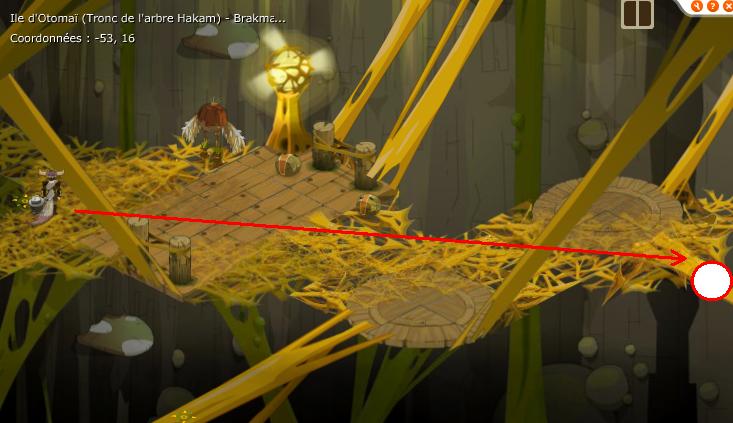This screenshot has height=423, width=733.
Task: Click the brown two-panel icon at the top
Action: pos(637,14)
